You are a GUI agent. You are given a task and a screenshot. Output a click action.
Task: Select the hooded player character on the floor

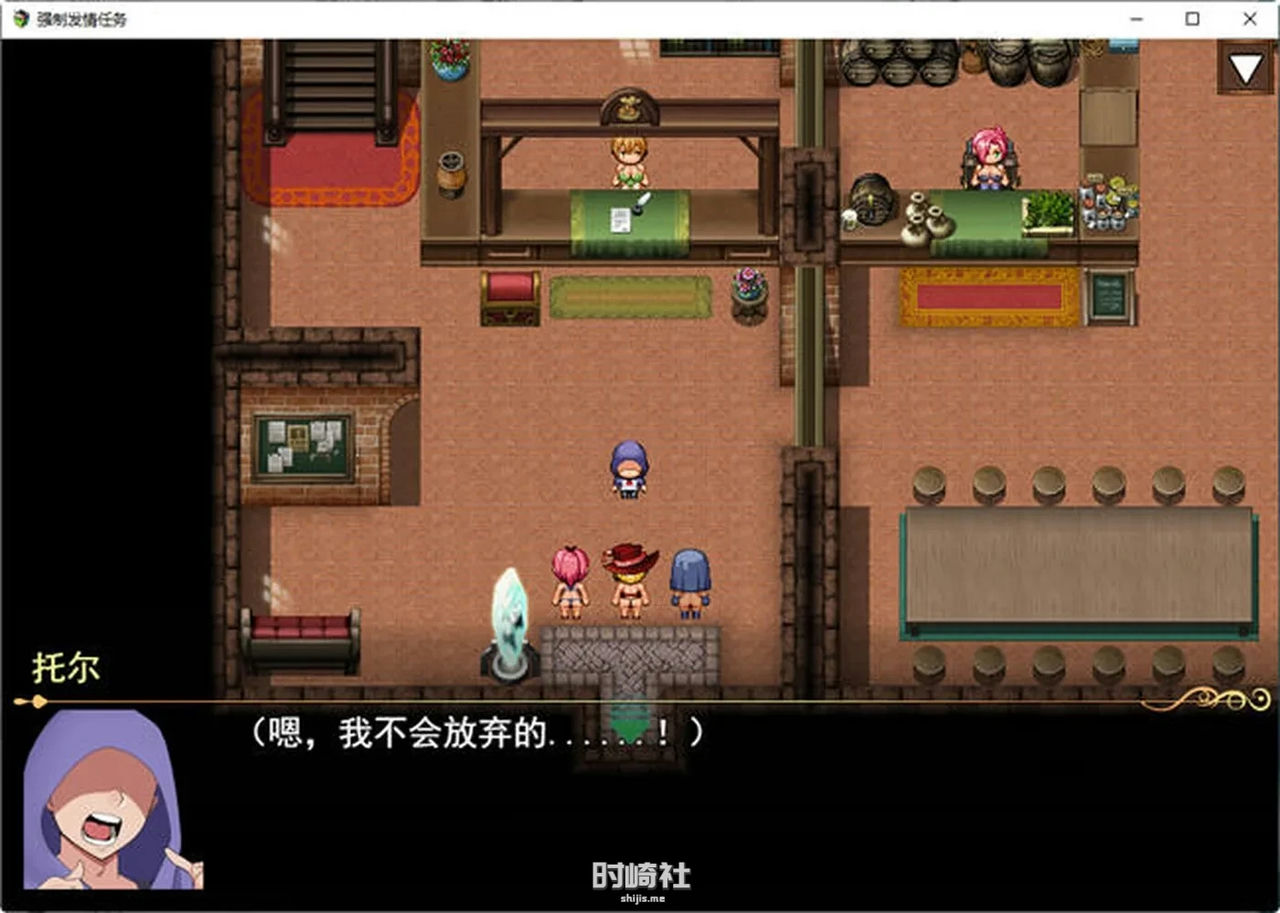[x=628, y=468]
